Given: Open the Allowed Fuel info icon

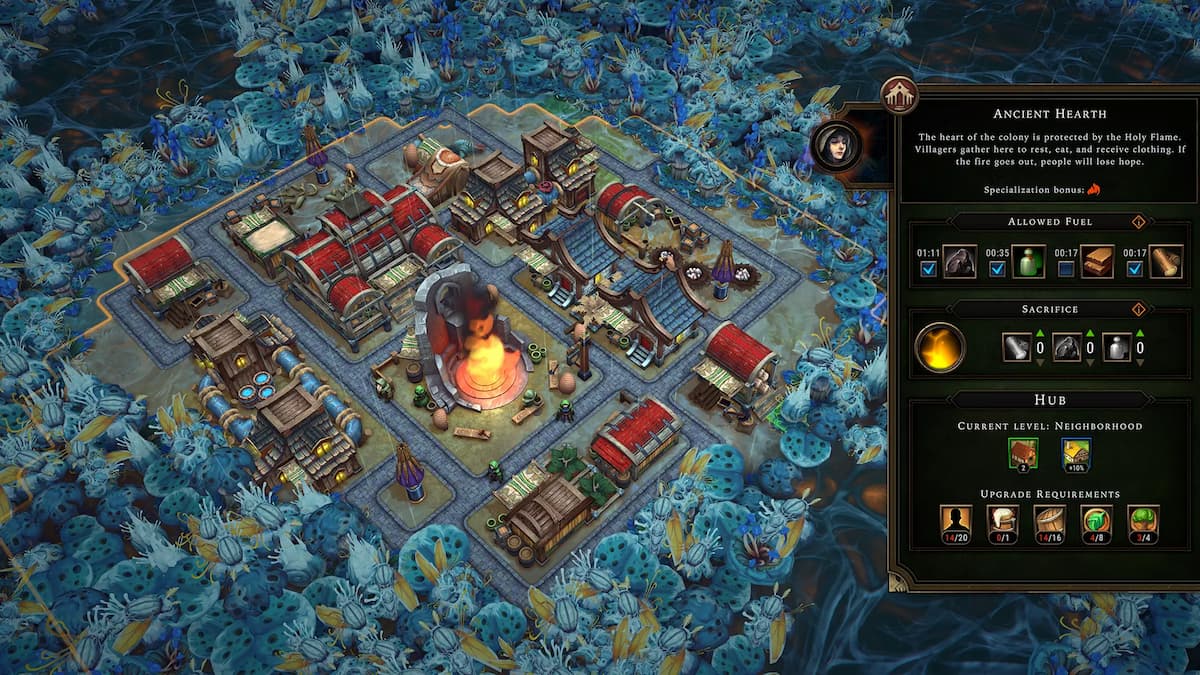Looking at the screenshot, I should 1137,222.
